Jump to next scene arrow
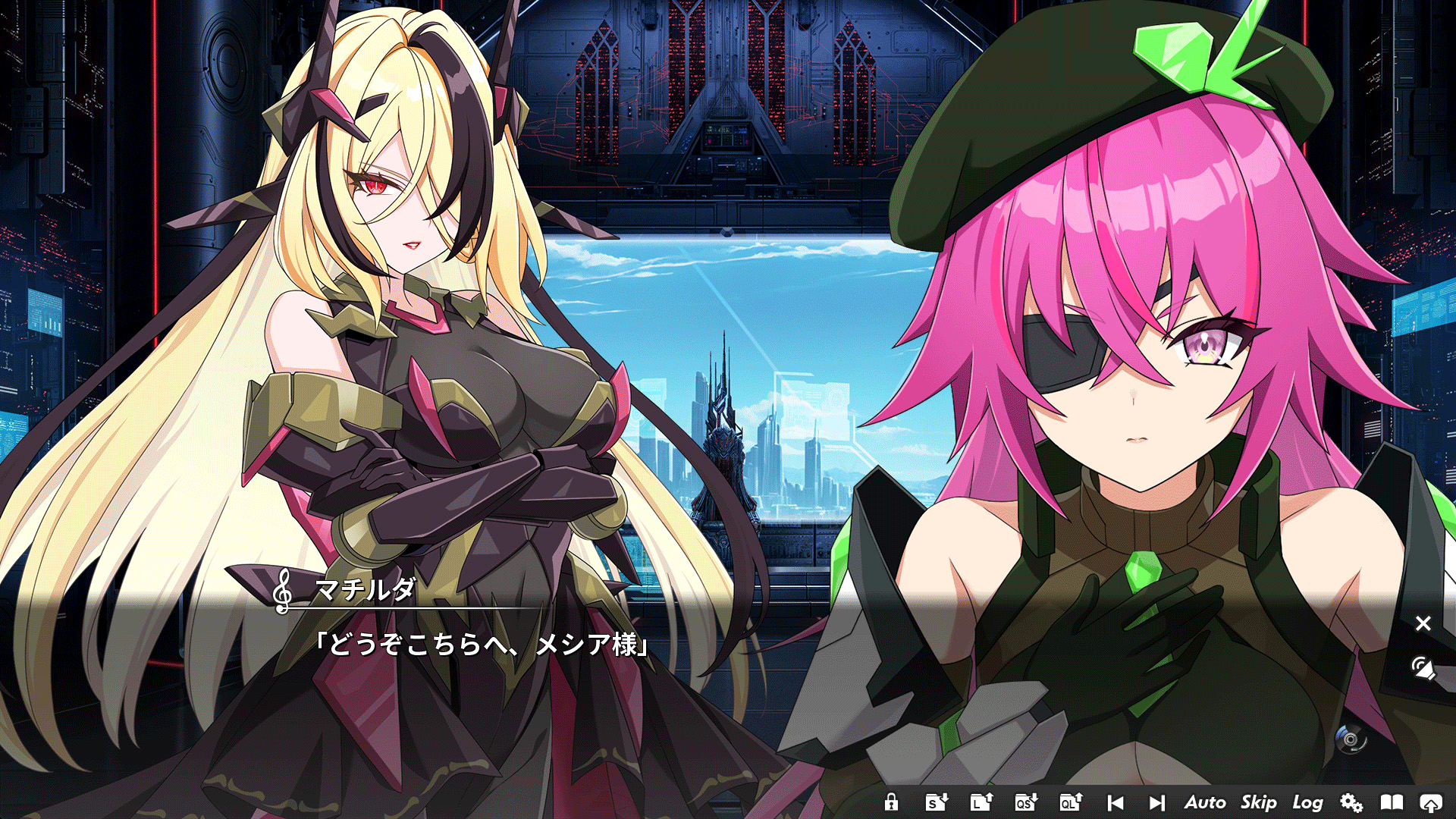 [x=1156, y=802]
